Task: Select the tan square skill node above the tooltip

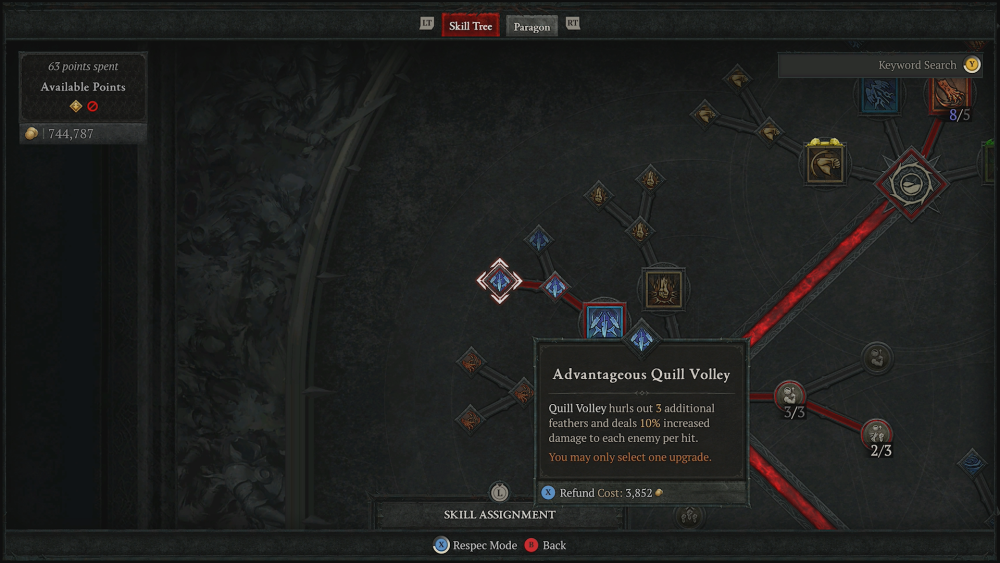Action: pos(663,290)
